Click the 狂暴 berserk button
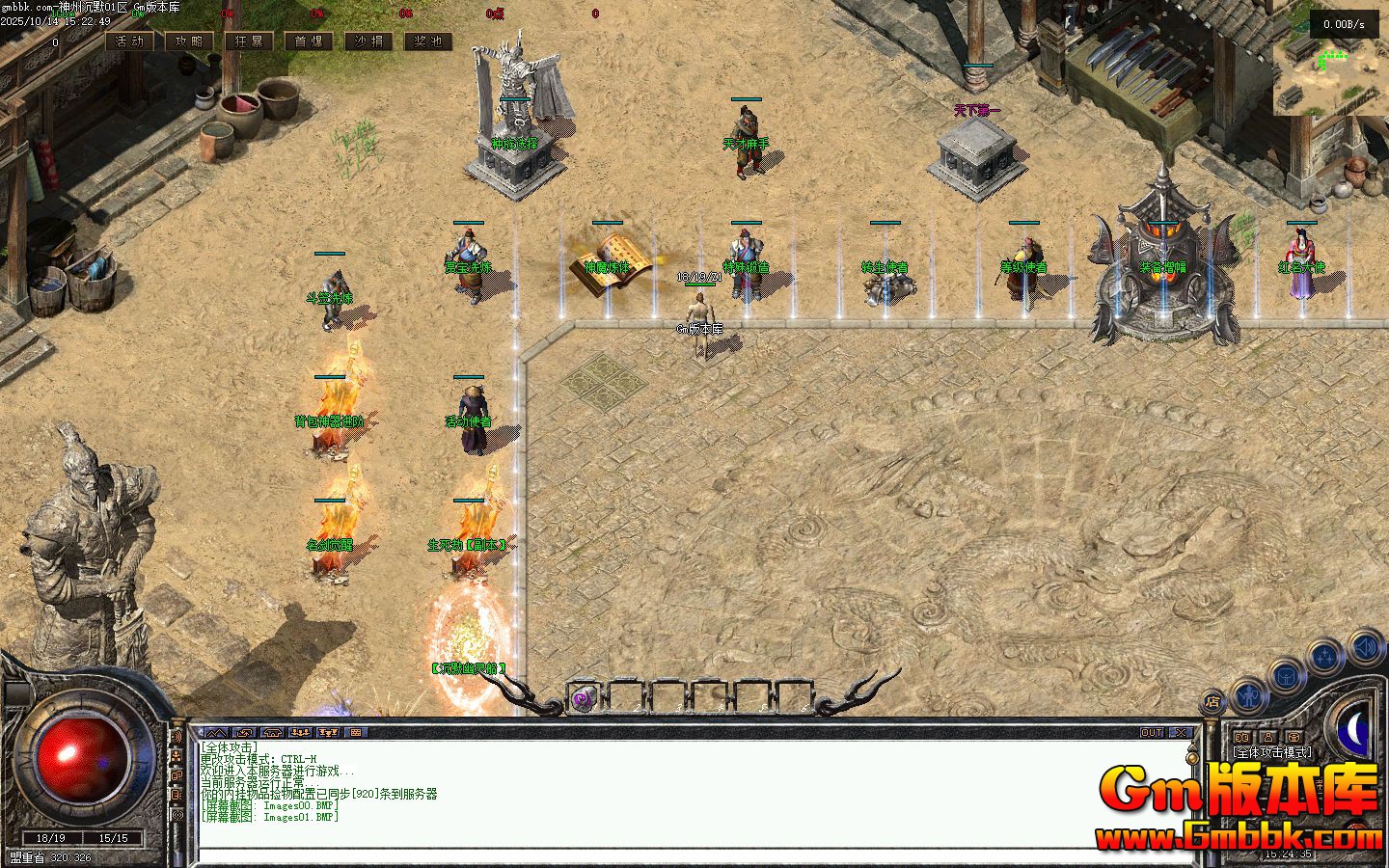 click(x=249, y=41)
